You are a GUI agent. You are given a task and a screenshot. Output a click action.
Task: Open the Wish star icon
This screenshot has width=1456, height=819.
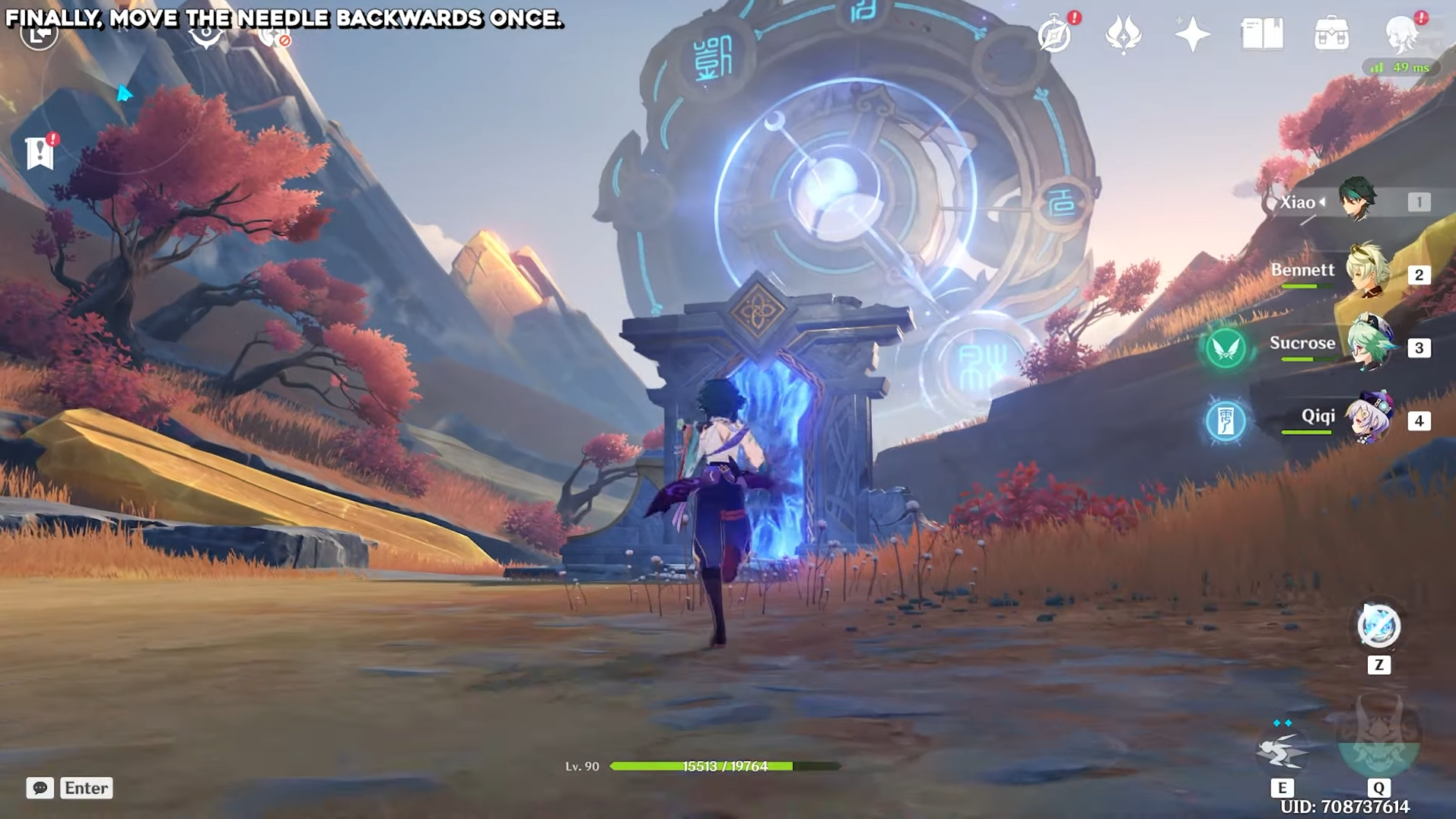coord(1123,34)
